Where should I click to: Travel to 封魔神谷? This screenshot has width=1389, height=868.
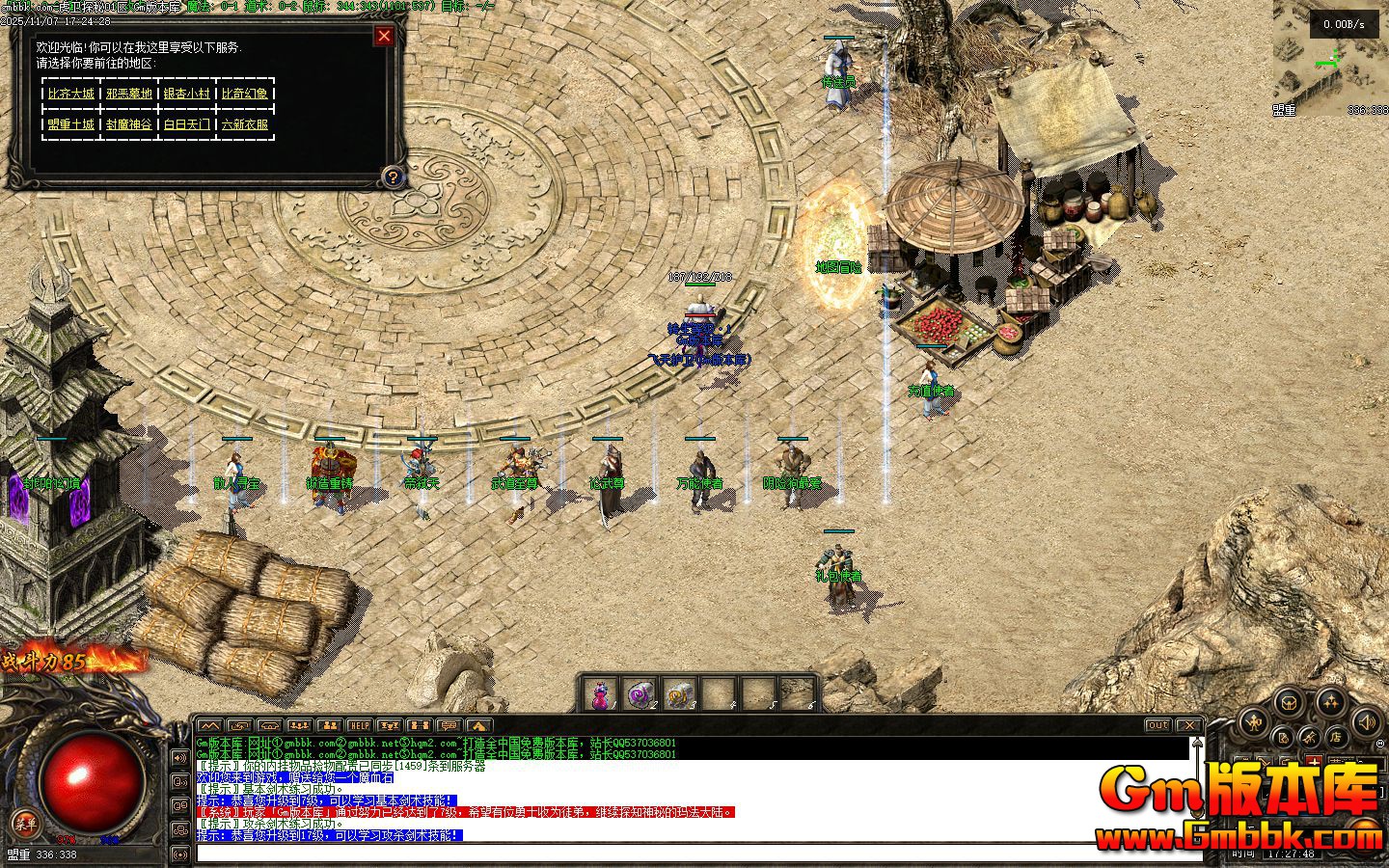(x=129, y=124)
